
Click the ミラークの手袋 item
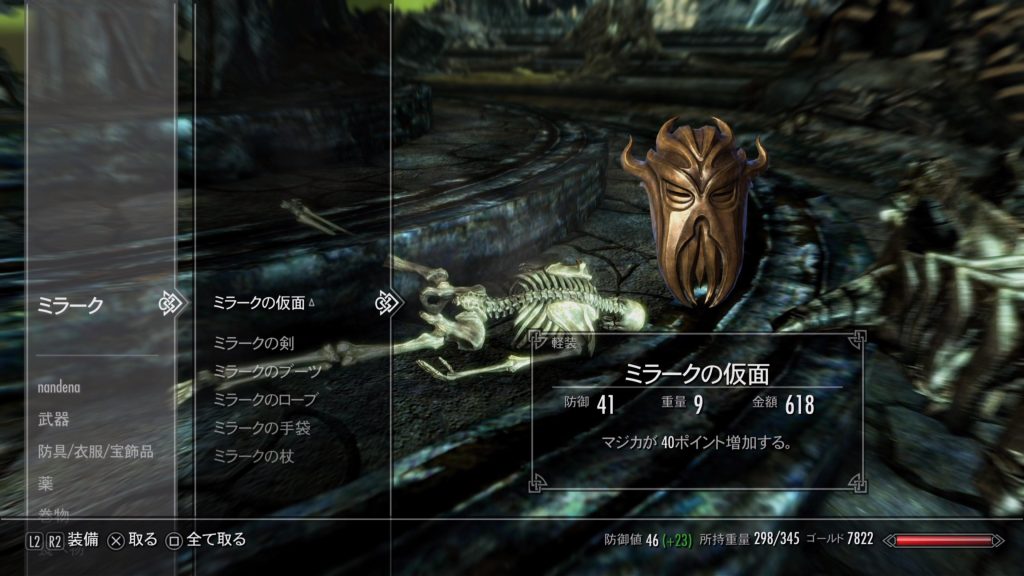tap(260, 427)
